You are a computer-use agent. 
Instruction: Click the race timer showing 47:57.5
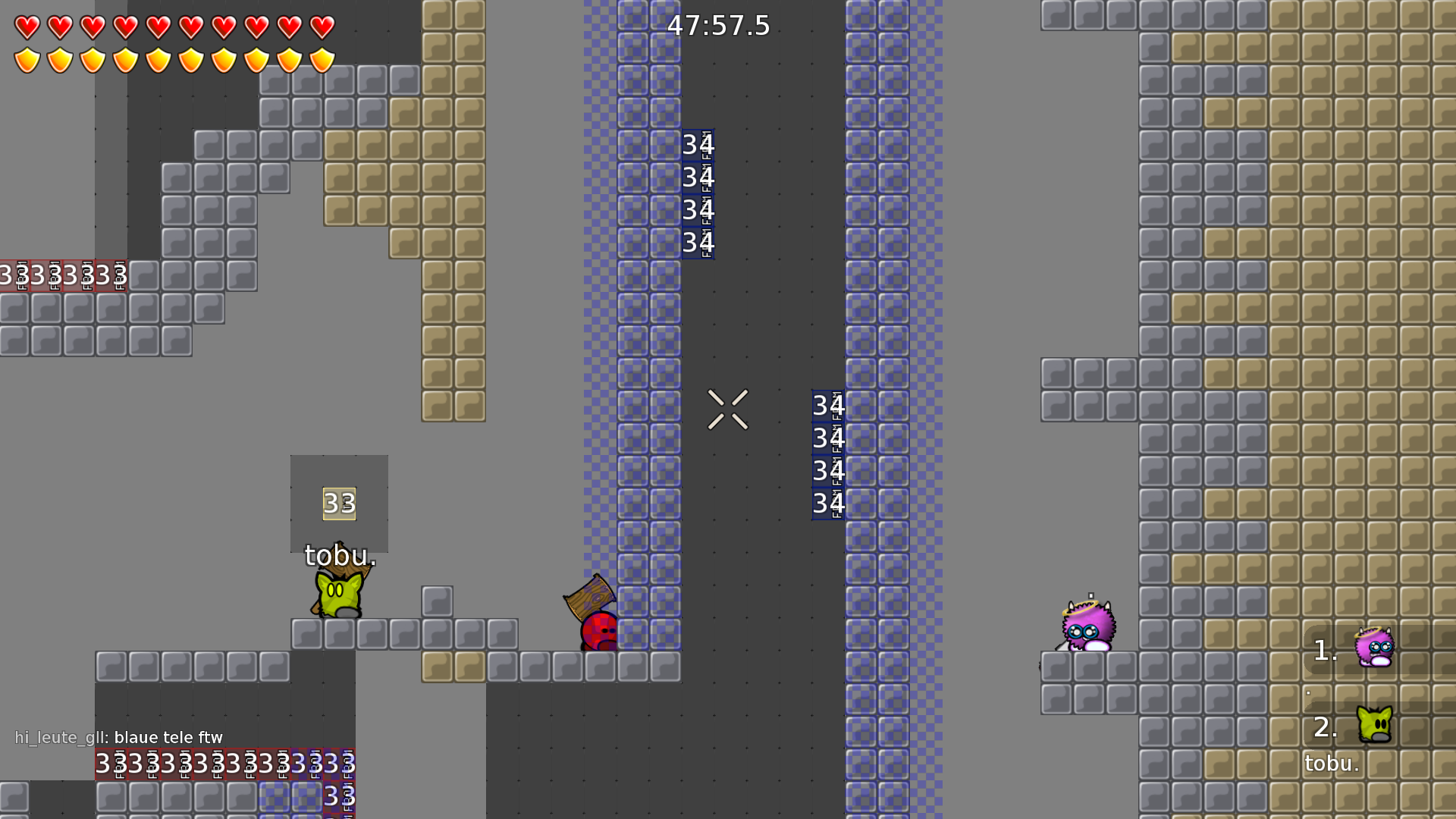click(x=717, y=27)
